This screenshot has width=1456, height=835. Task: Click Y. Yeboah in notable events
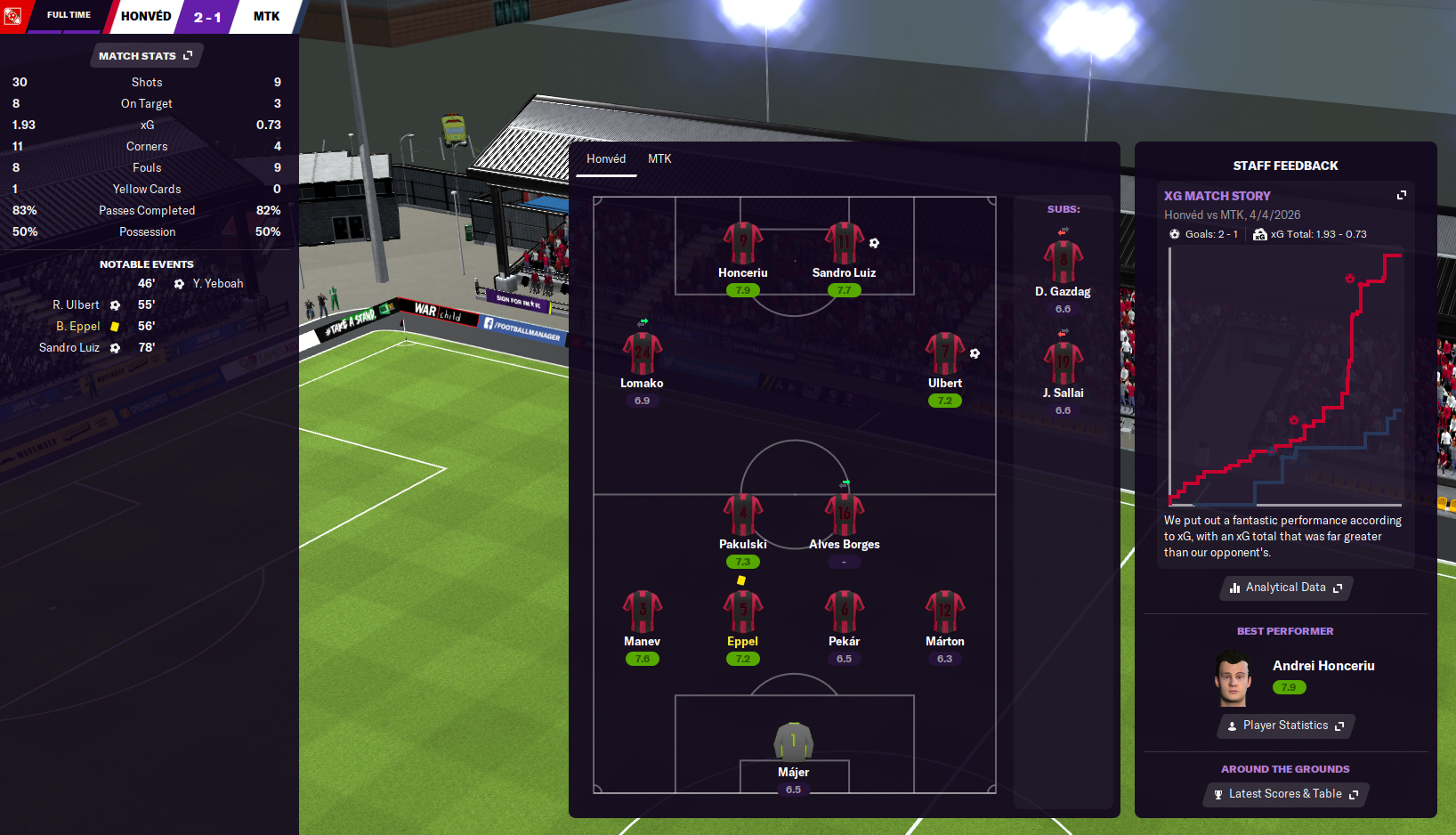tap(217, 284)
